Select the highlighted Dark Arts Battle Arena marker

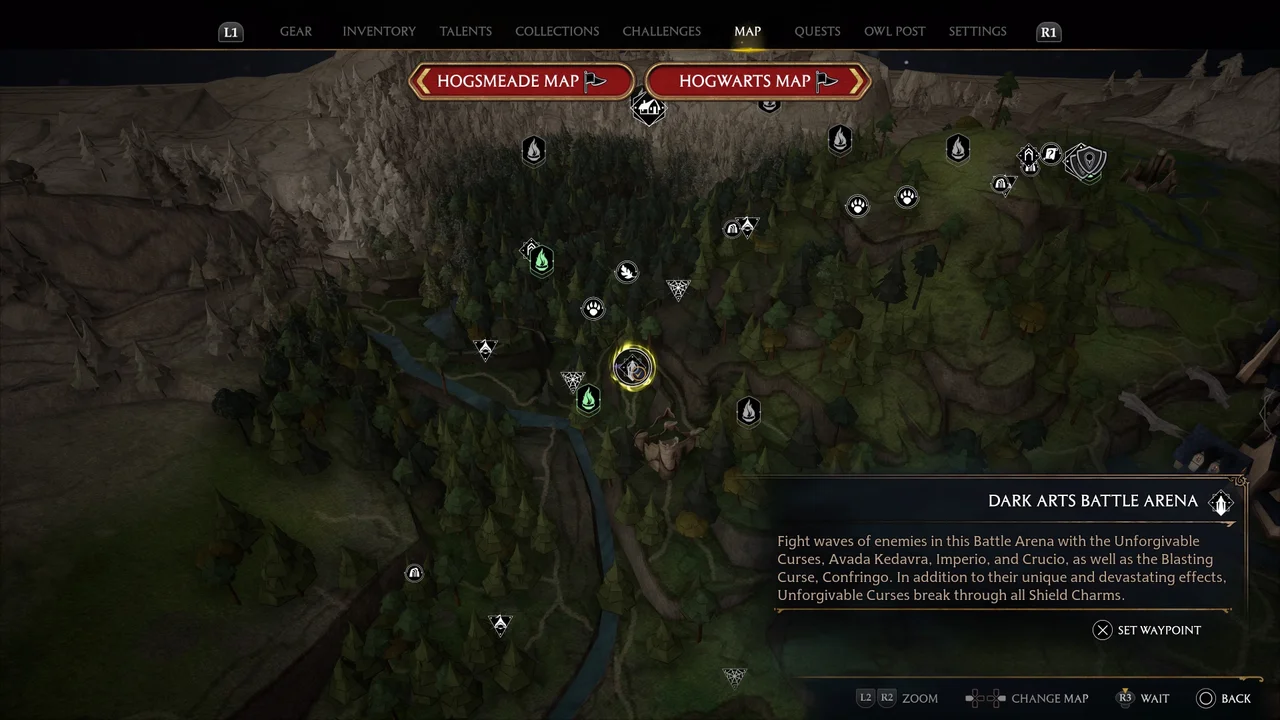pos(633,367)
